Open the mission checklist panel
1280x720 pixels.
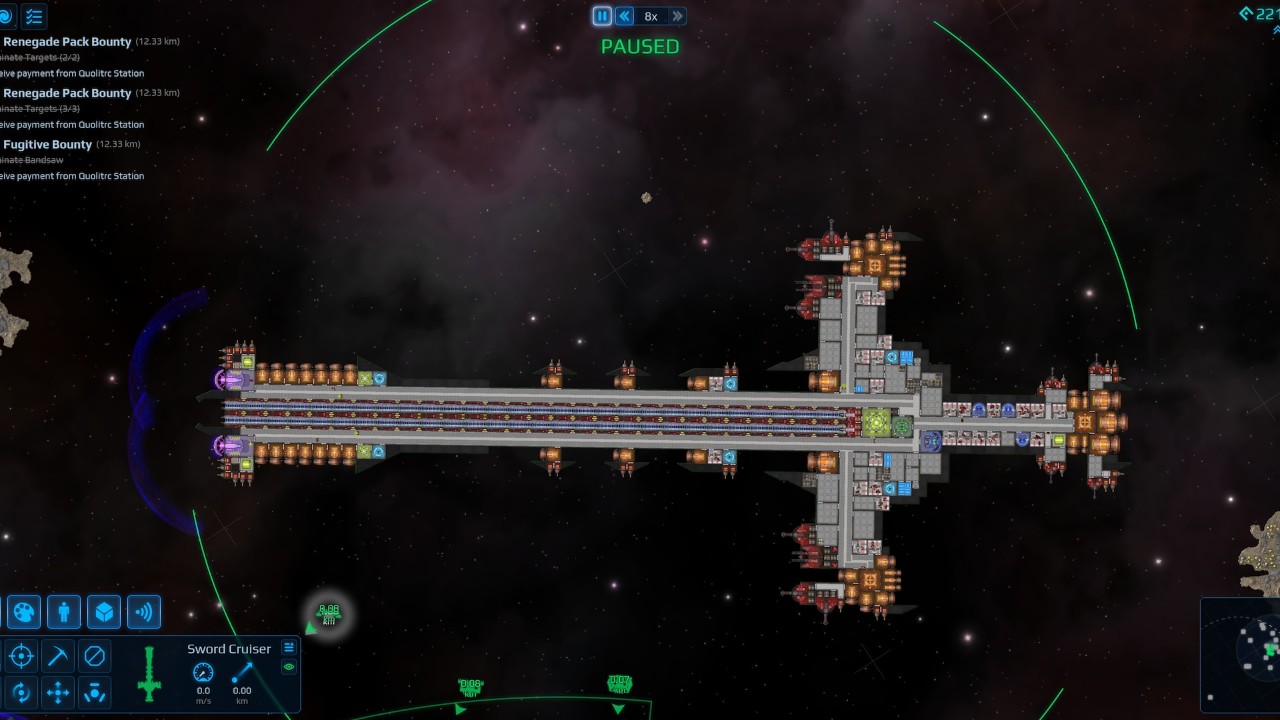tap(33, 16)
